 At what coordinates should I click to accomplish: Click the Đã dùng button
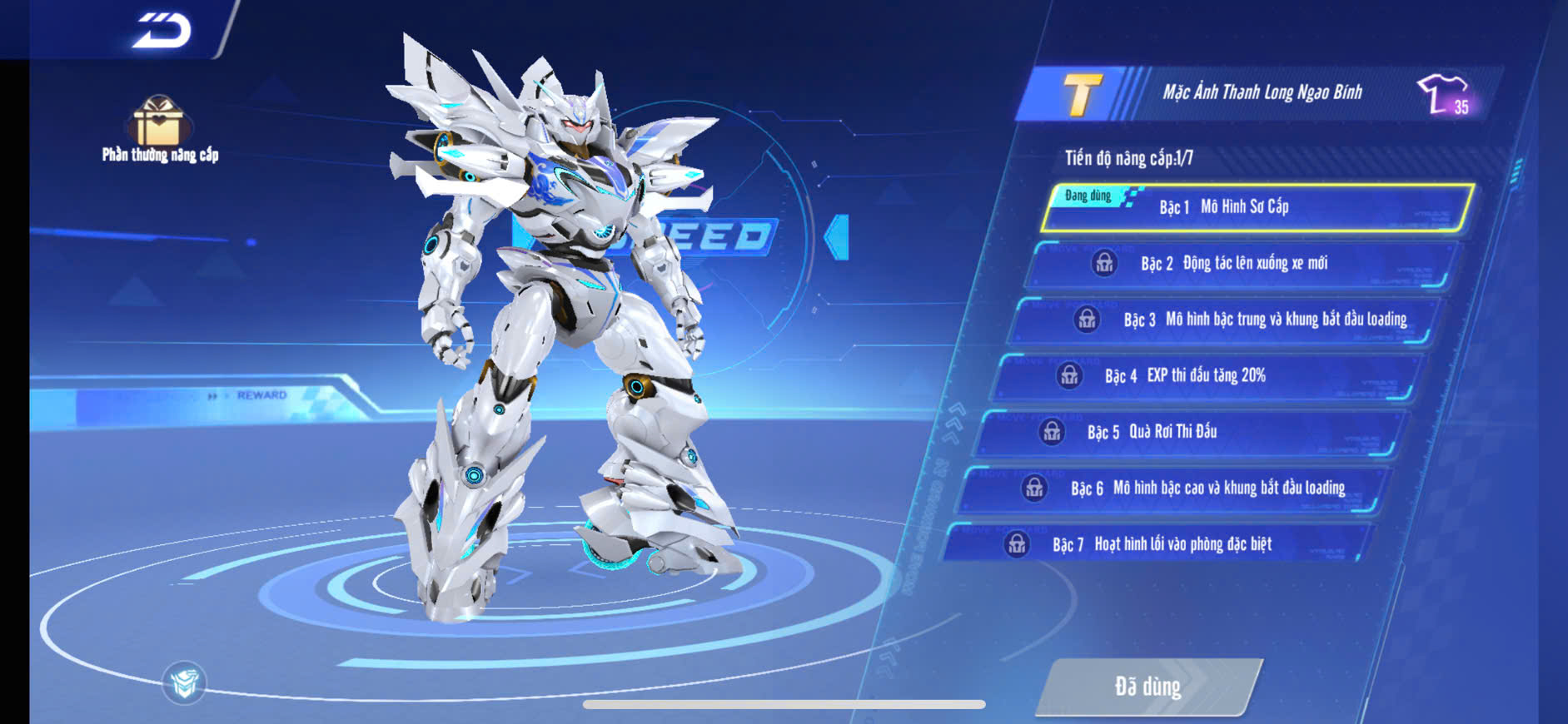coord(1148,687)
